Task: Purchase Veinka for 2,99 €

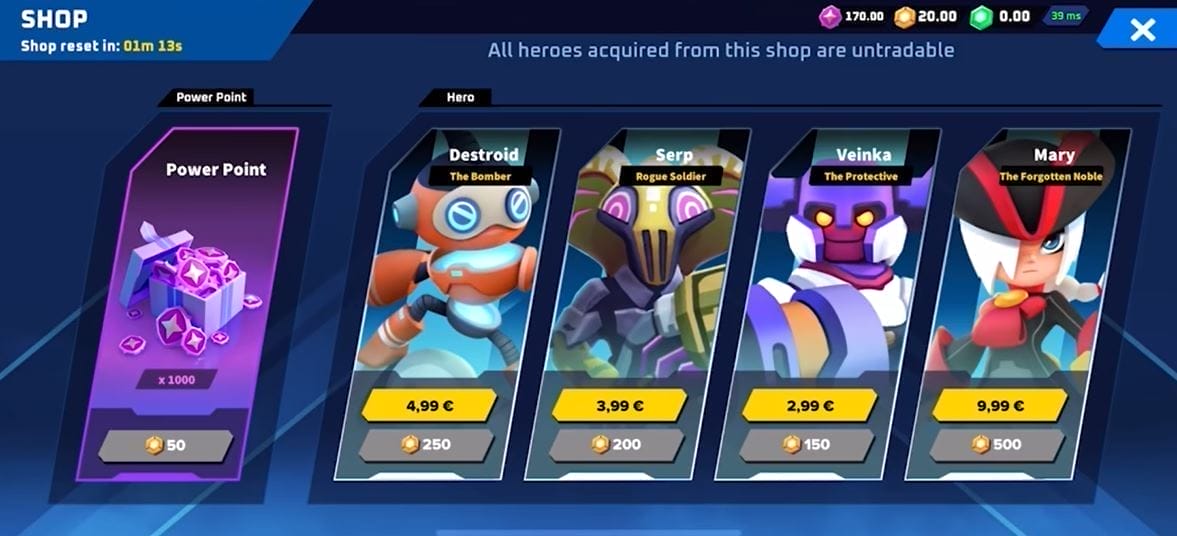Action: pos(808,405)
